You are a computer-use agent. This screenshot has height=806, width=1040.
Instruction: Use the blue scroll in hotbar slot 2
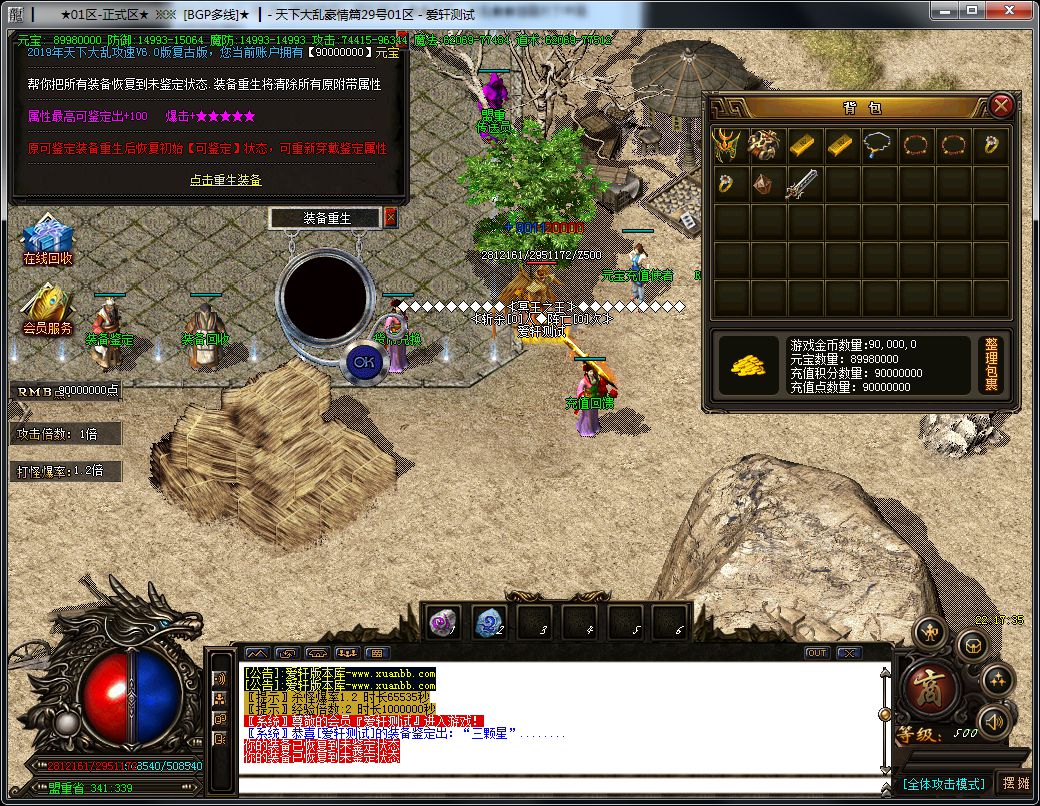click(x=489, y=622)
